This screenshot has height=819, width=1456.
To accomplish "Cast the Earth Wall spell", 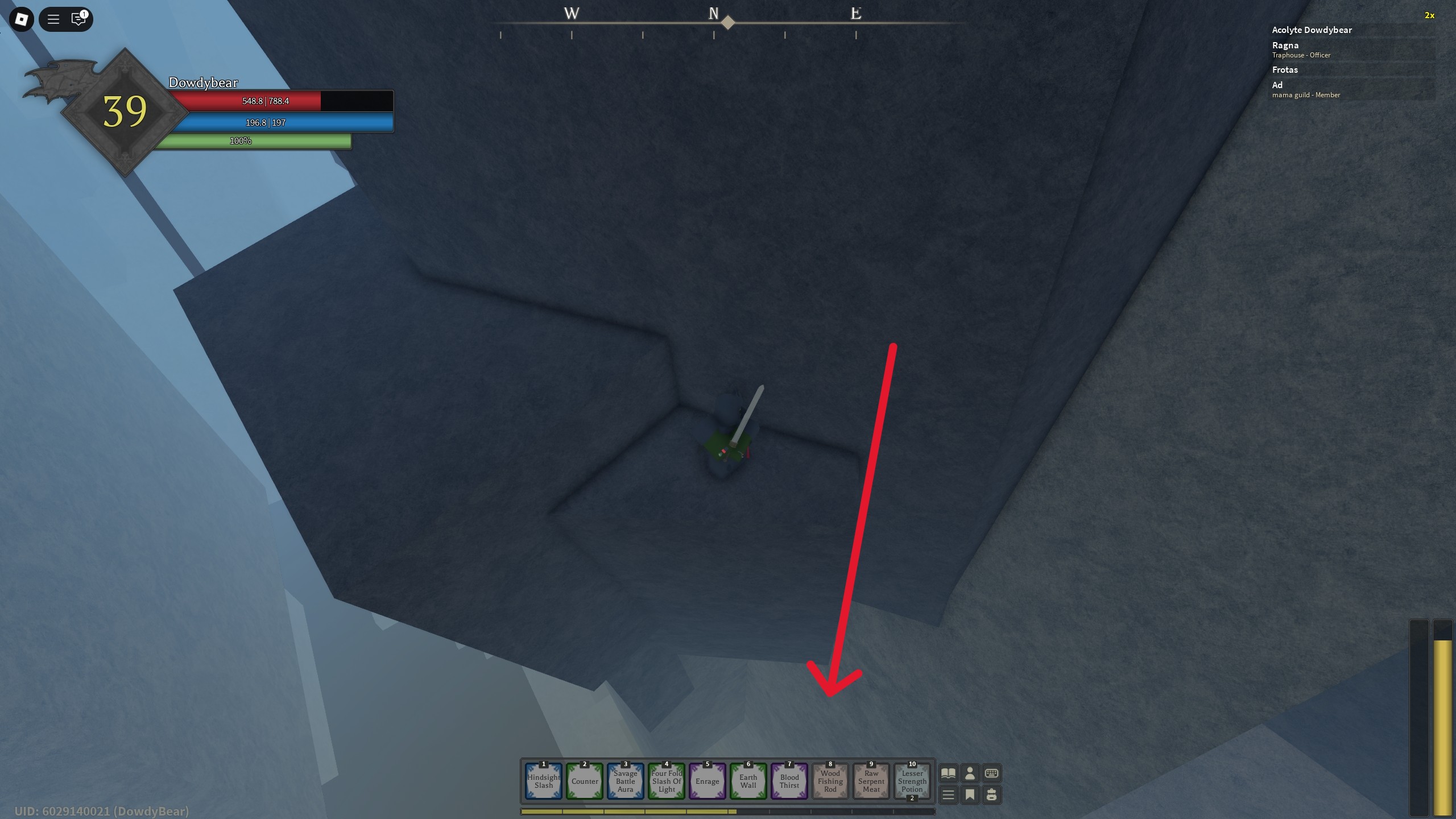I will [748, 781].
